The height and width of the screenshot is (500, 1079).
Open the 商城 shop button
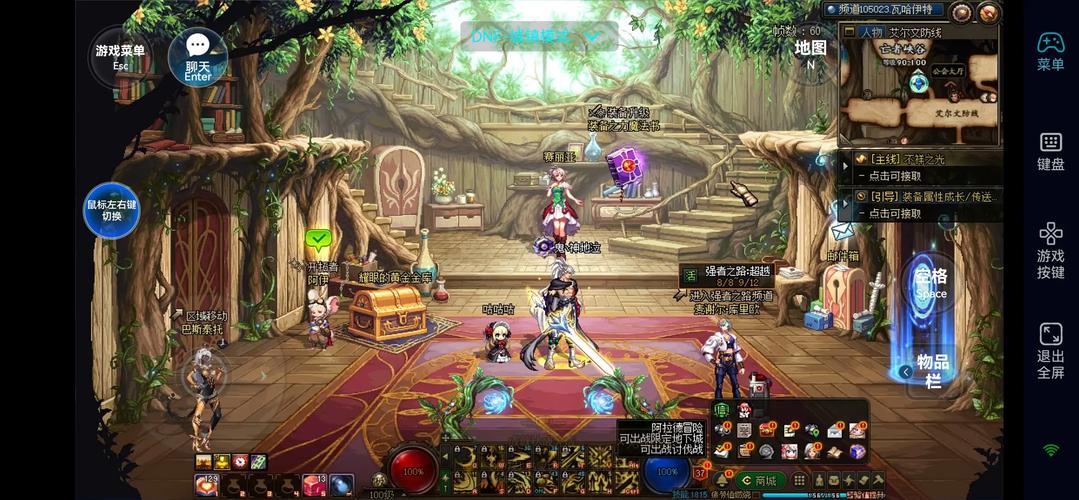coord(760,480)
